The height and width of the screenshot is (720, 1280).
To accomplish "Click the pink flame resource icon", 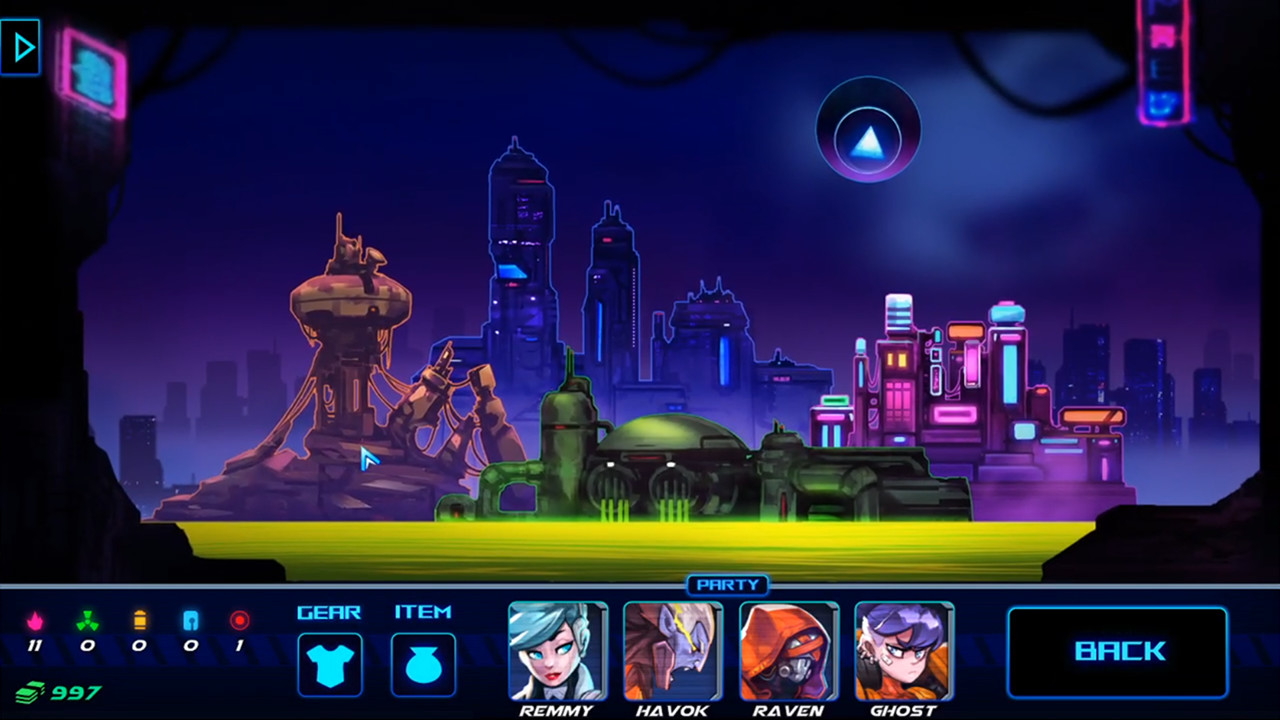I will click(36, 621).
